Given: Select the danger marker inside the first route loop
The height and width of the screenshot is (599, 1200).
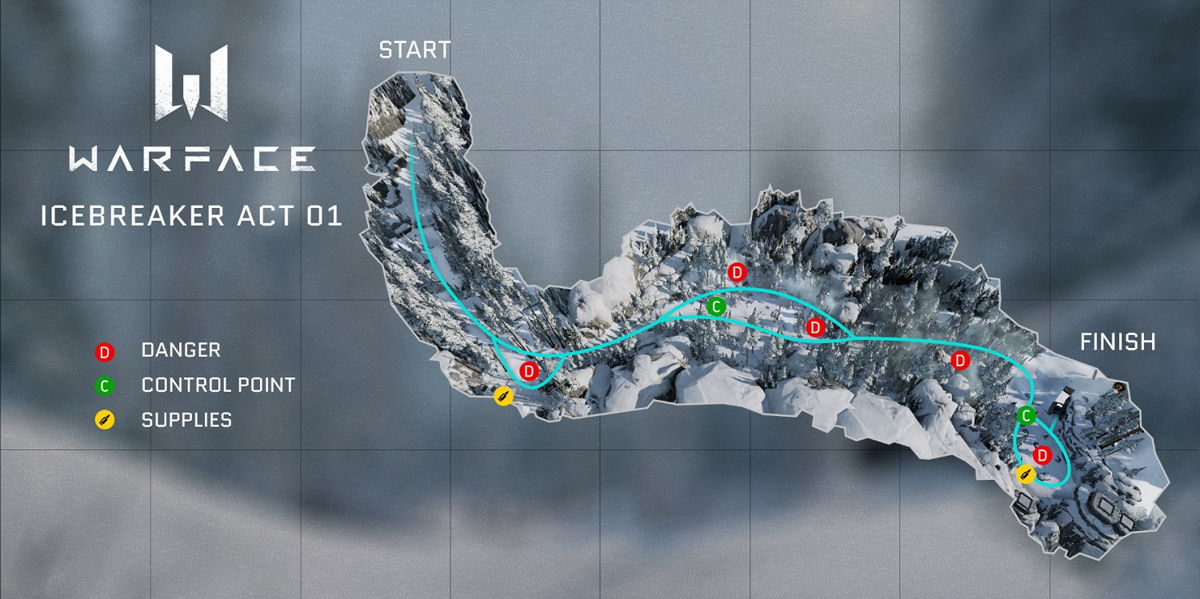Looking at the screenshot, I should coord(530,371).
